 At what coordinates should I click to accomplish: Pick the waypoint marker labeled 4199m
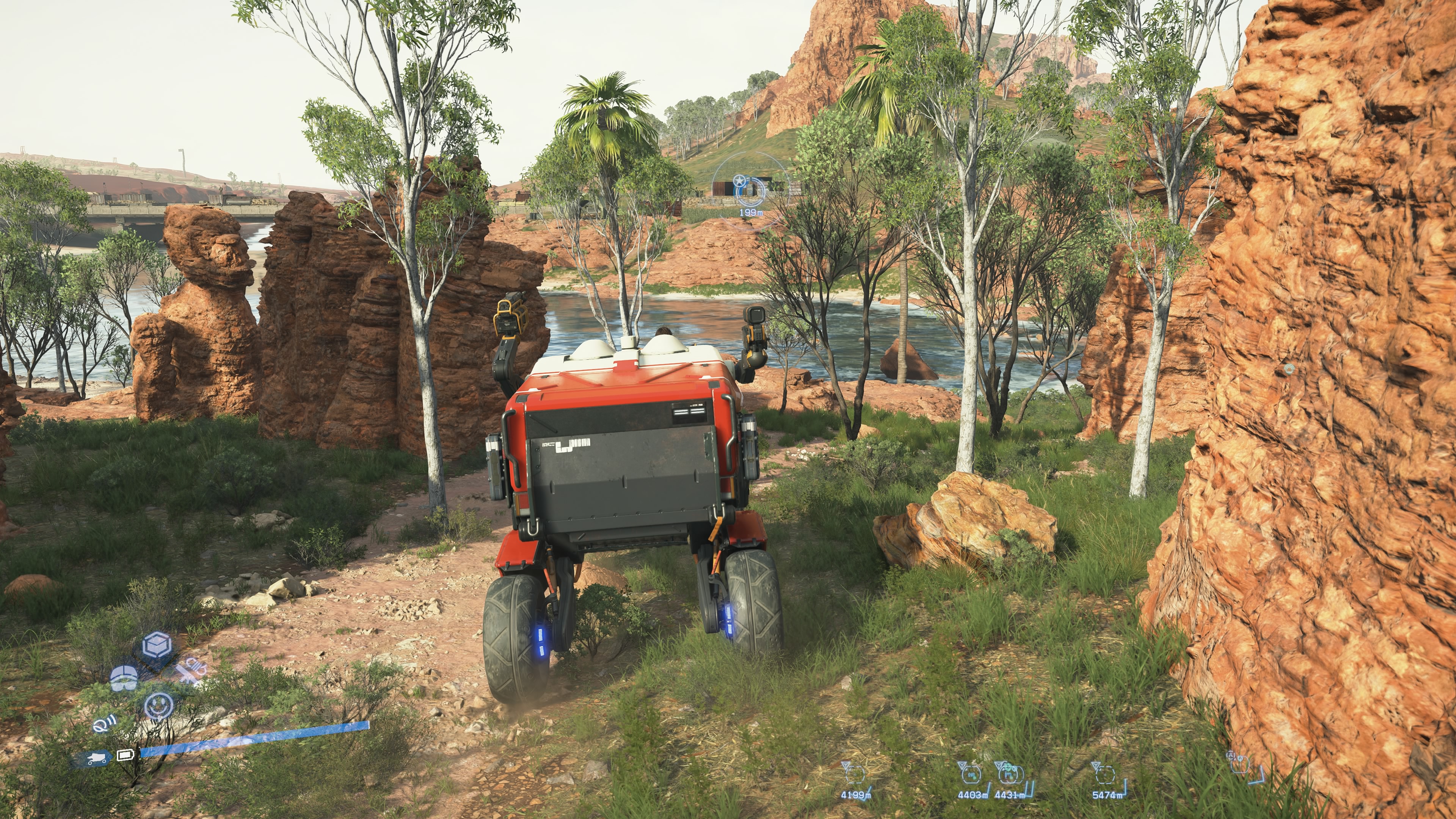[854, 773]
